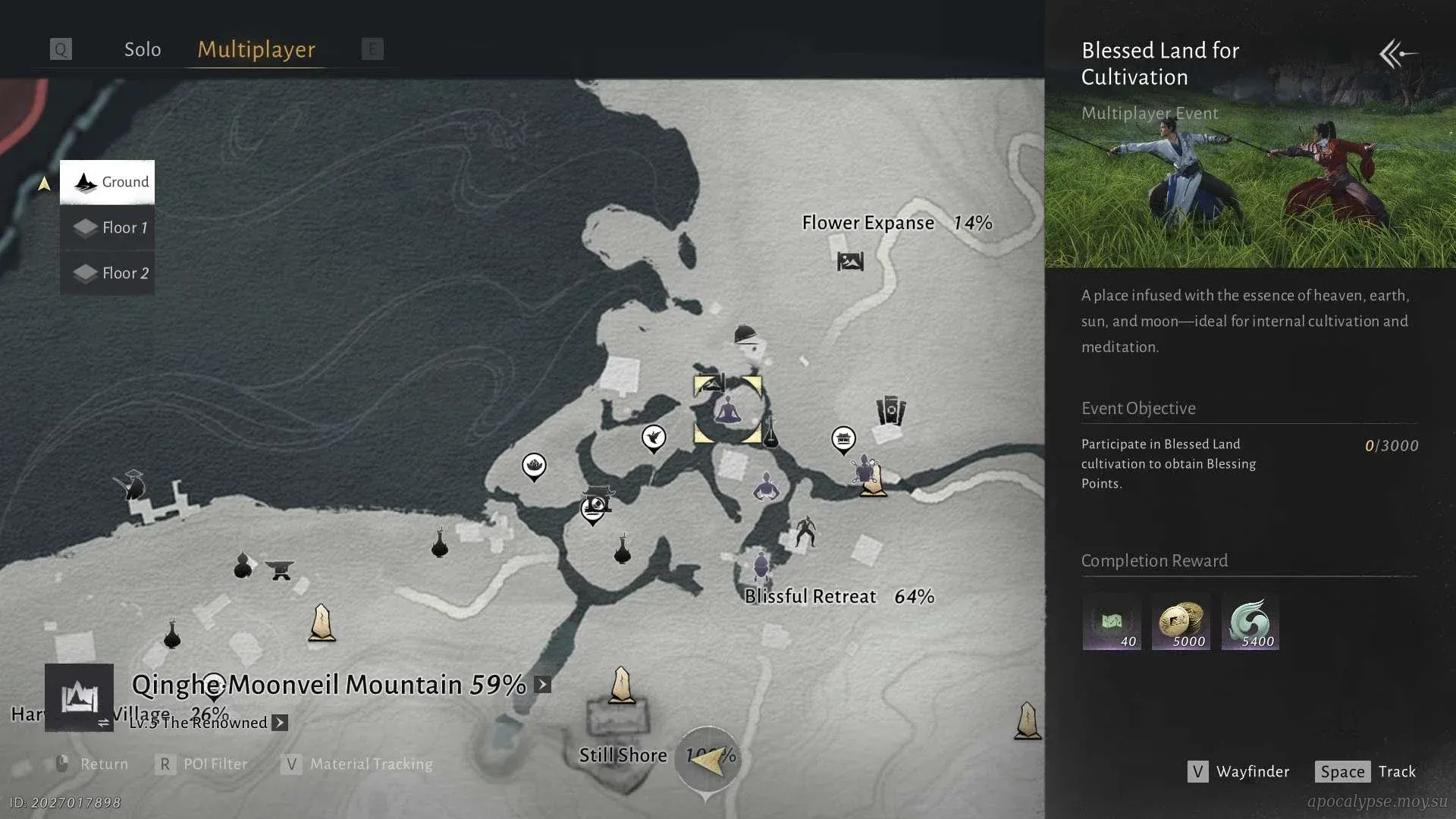Inspect the 5000 coin reward
The width and height of the screenshot is (1456, 819).
click(x=1181, y=622)
